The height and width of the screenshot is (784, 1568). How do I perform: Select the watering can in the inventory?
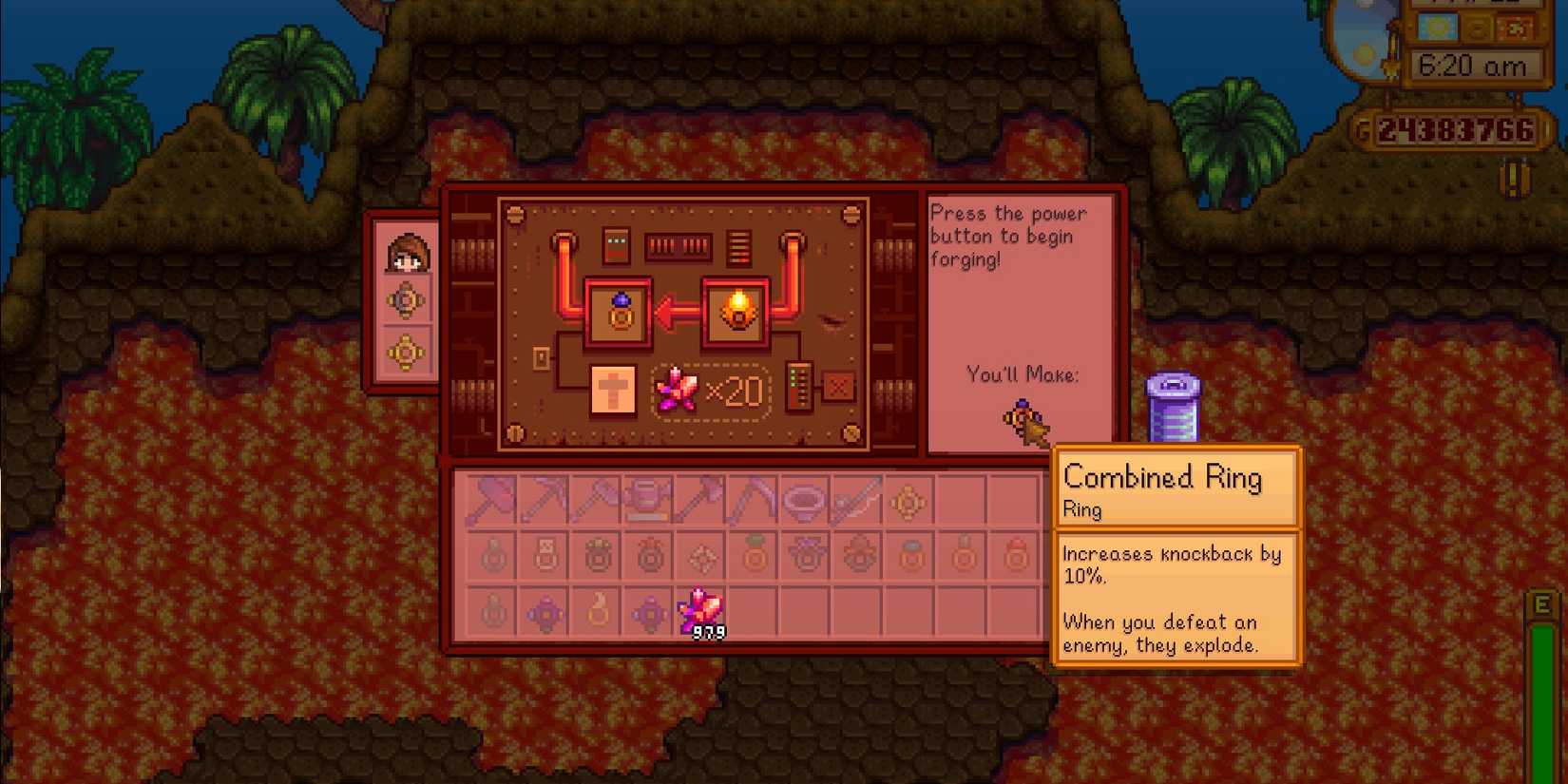coord(649,501)
